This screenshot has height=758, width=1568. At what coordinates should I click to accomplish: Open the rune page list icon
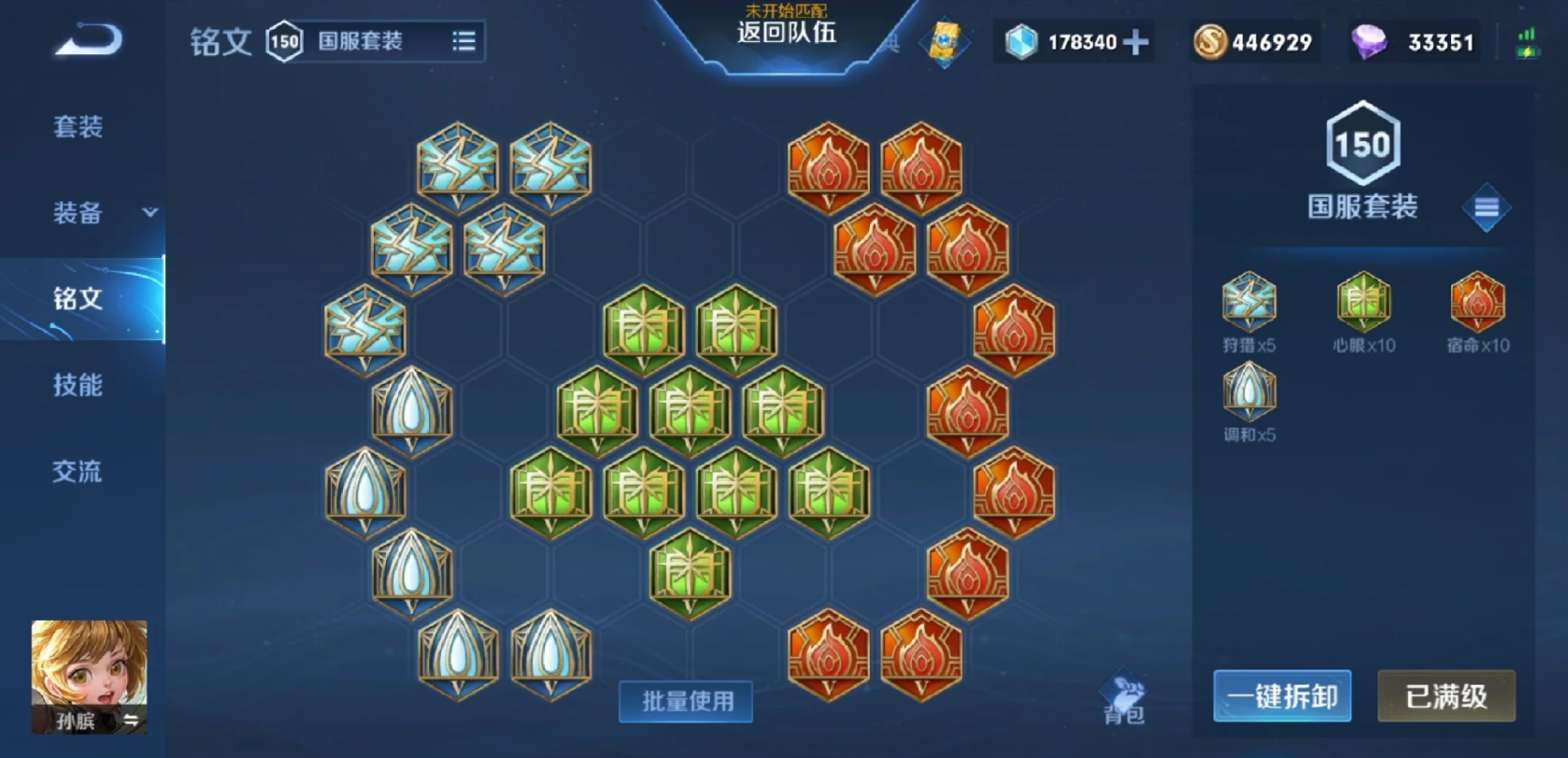pyautogui.click(x=463, y=41)
